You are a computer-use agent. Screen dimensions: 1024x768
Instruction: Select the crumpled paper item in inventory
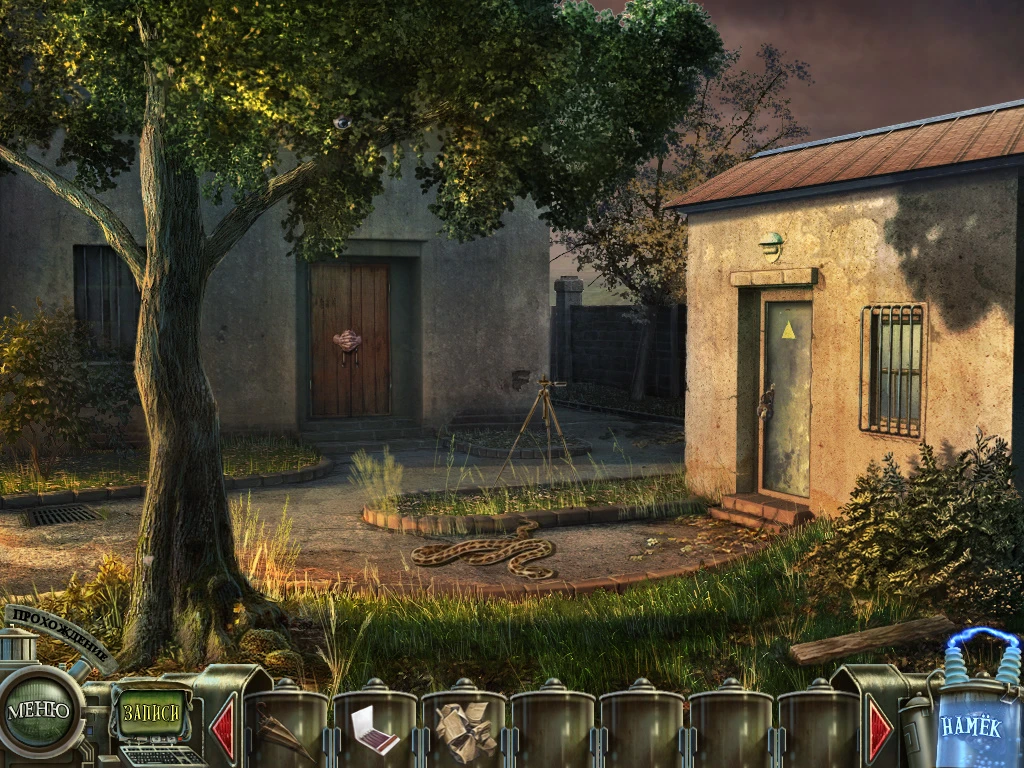coord(464,730)
